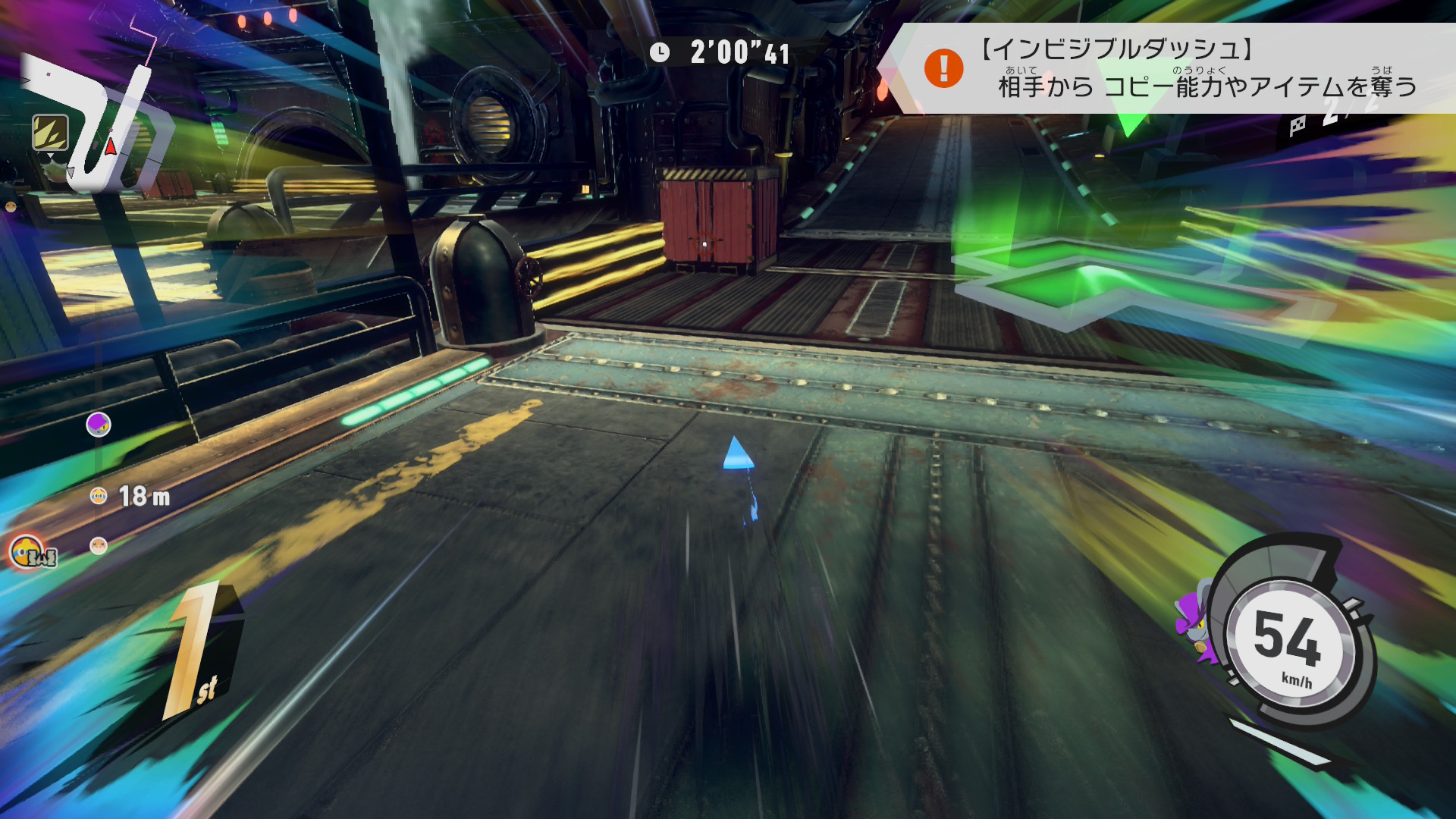Click the rival marker beside 18 m
Screen dimensions: 1456x819
coord(99,496)
